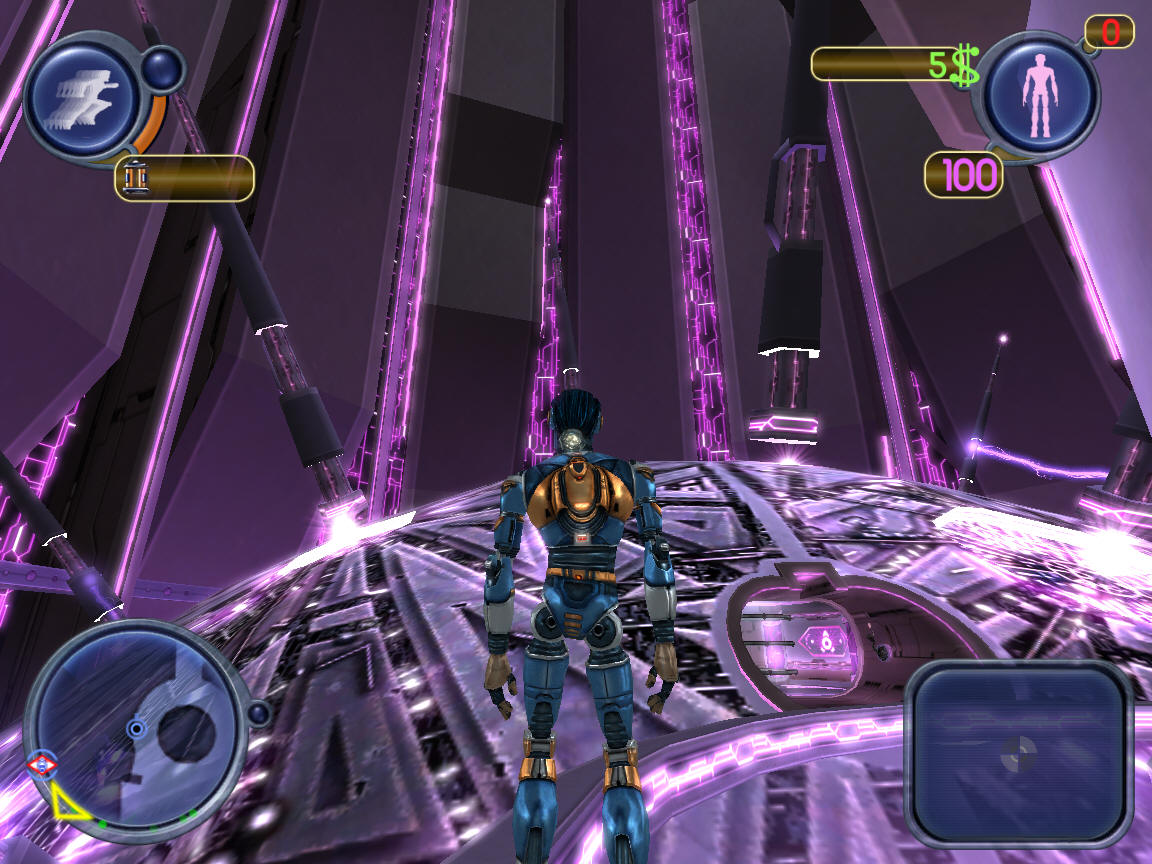Open the circular radar minimap

pos(137,731)
